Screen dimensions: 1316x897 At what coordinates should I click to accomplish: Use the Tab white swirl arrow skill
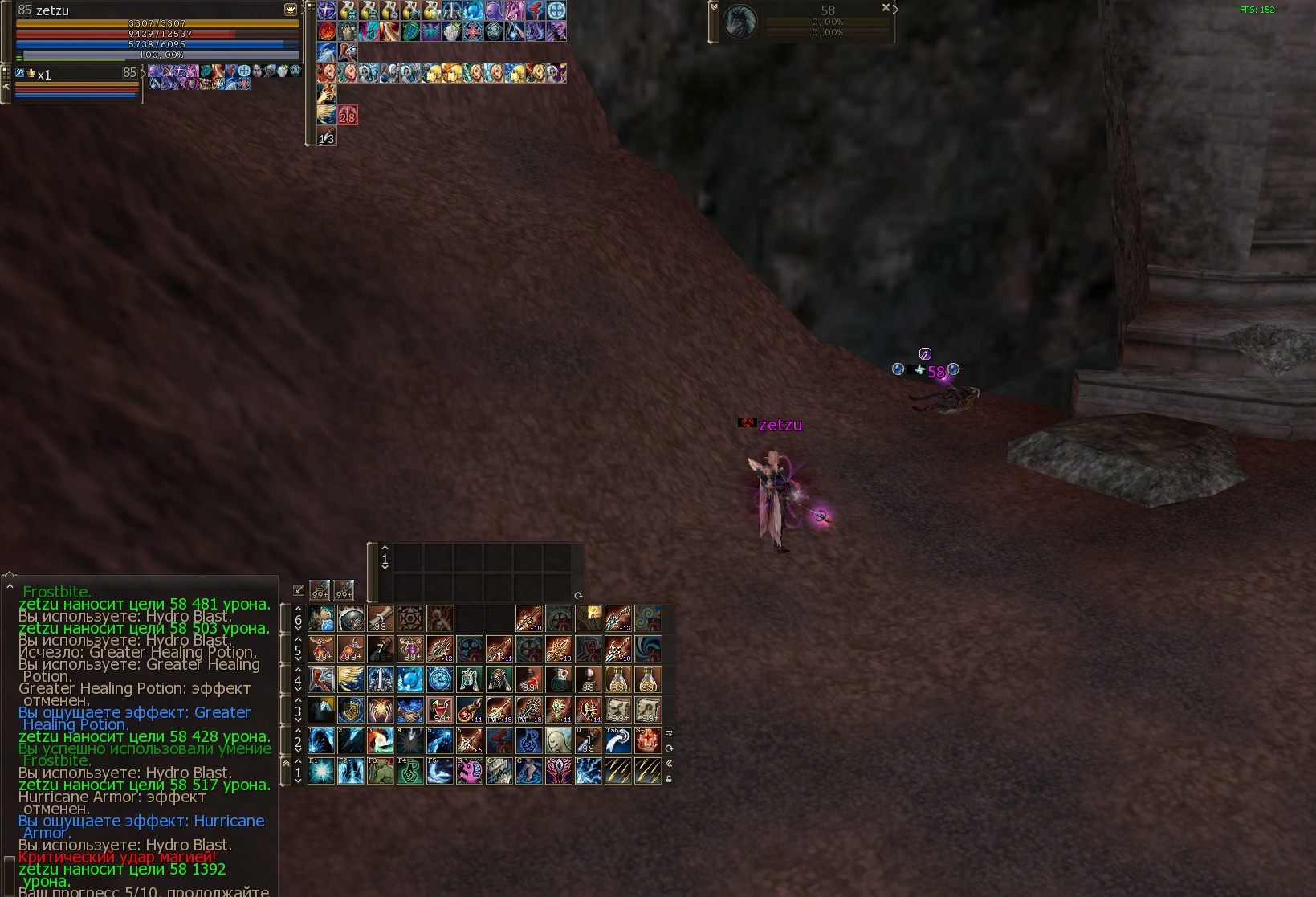617,740
